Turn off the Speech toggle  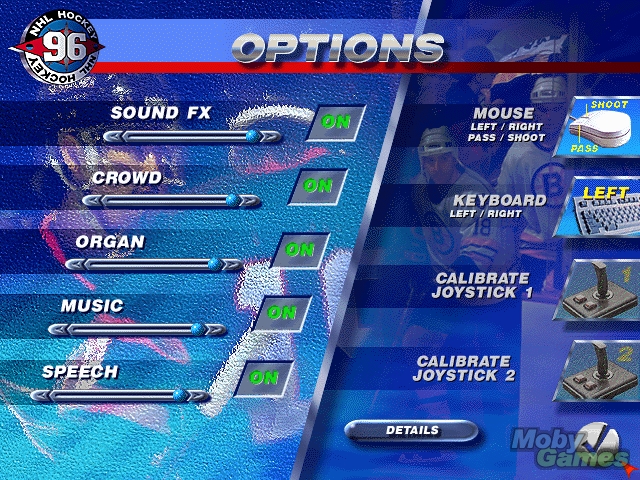coord(263,377)
